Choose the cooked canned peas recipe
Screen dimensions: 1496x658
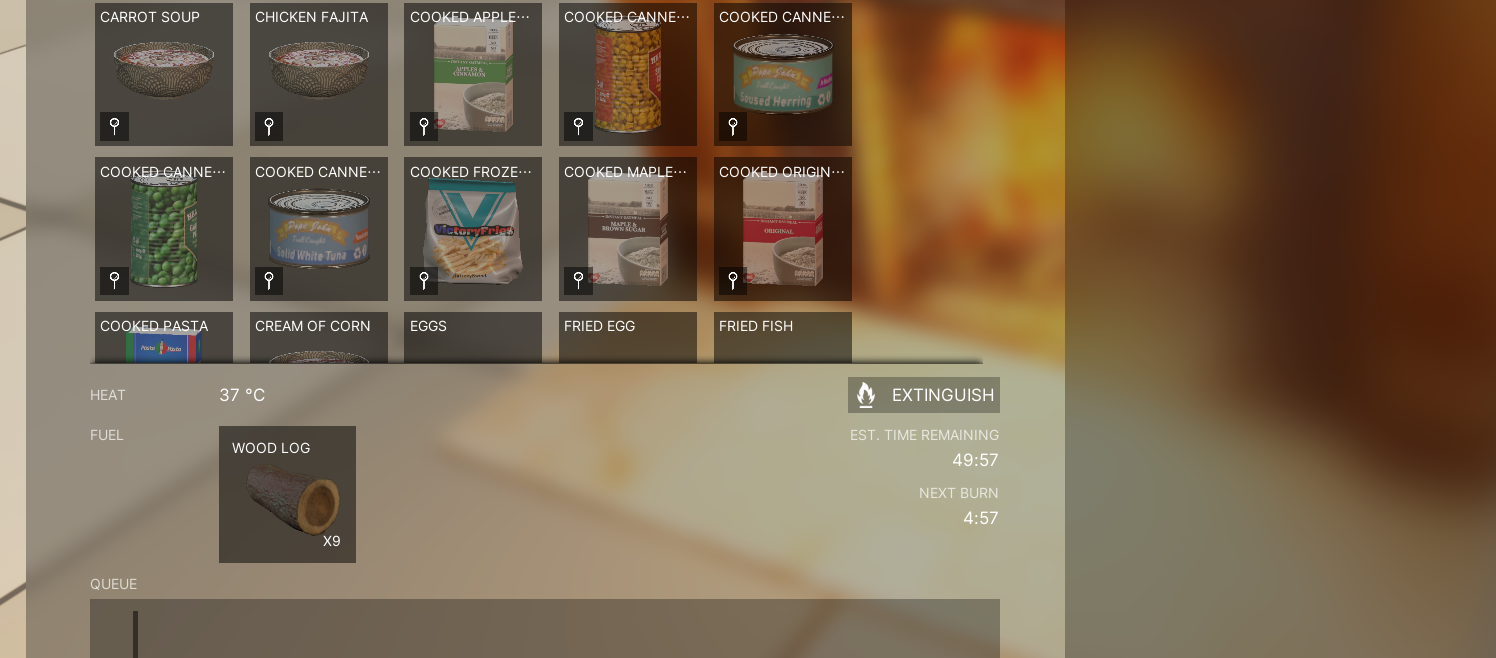(x=164, y=229)
